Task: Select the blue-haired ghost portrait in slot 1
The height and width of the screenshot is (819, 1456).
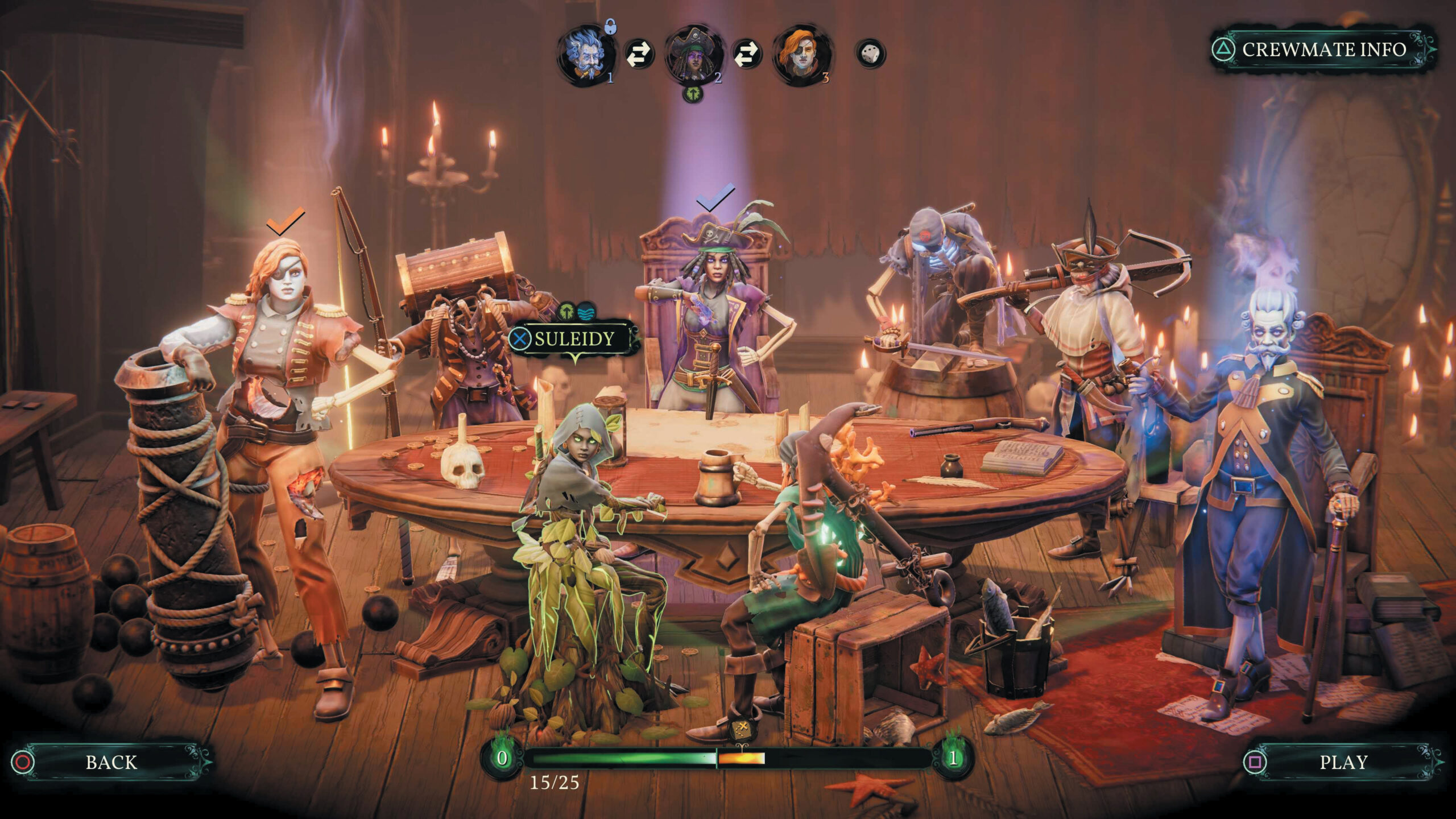Action: click(586, 56)
